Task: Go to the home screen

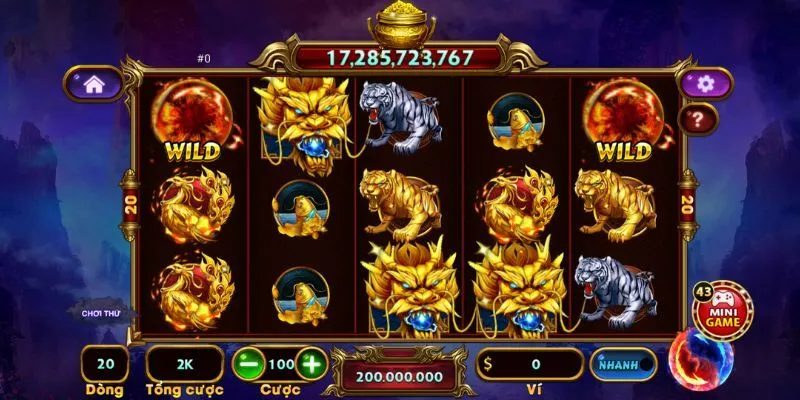Action: click(x=93, y=84)
